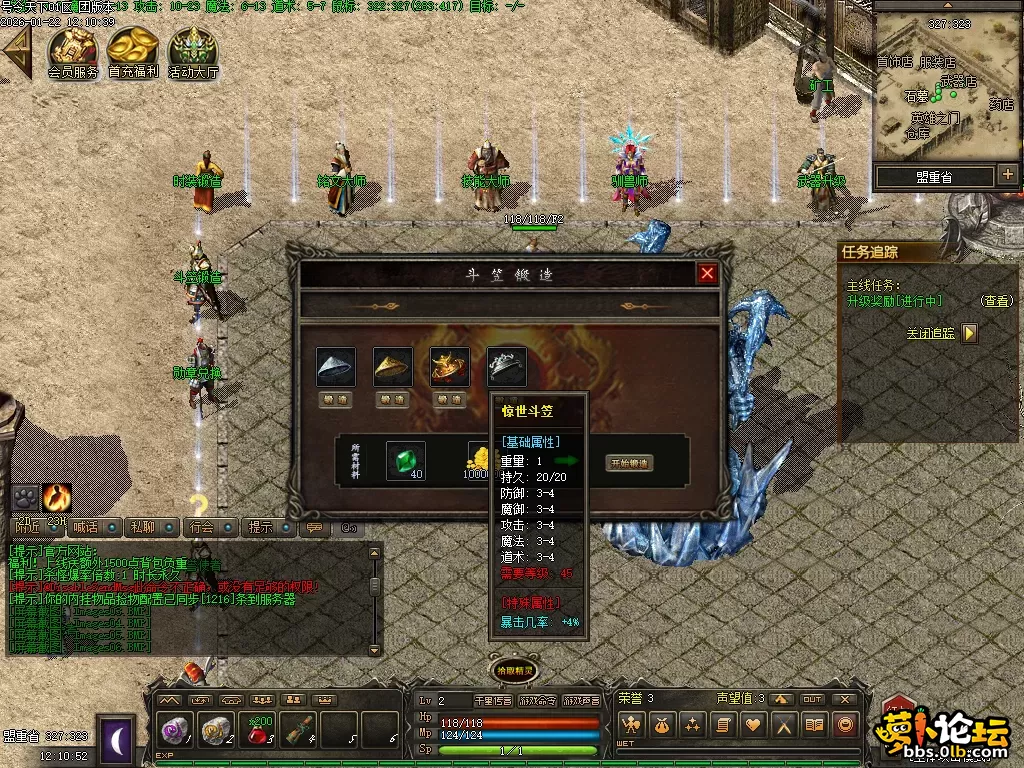Select the red and gold hat icon
Screen dimensions: 1024x768
[450, 367]
